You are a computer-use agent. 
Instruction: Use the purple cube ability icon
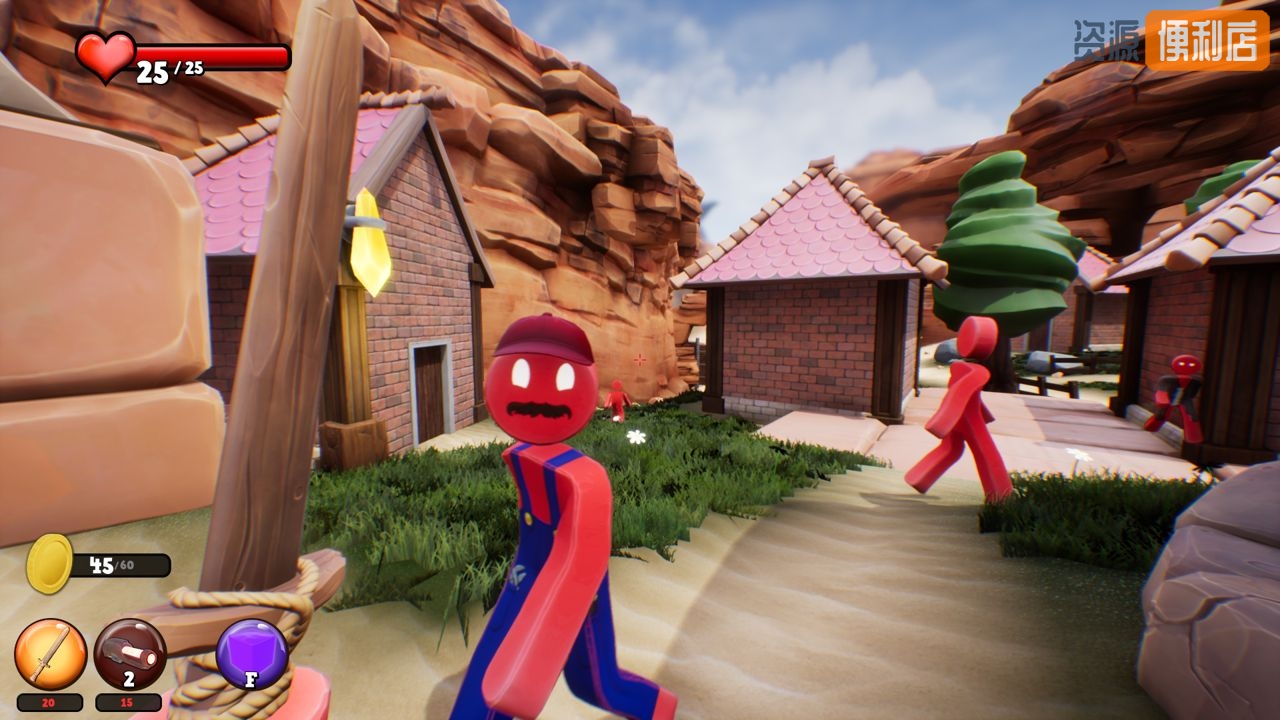point(252,654)
